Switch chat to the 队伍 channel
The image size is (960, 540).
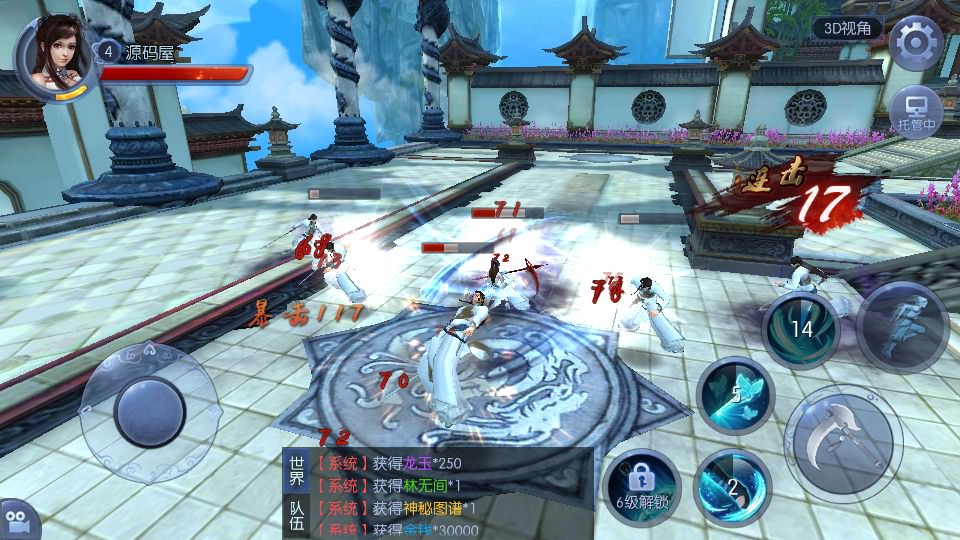297,518
